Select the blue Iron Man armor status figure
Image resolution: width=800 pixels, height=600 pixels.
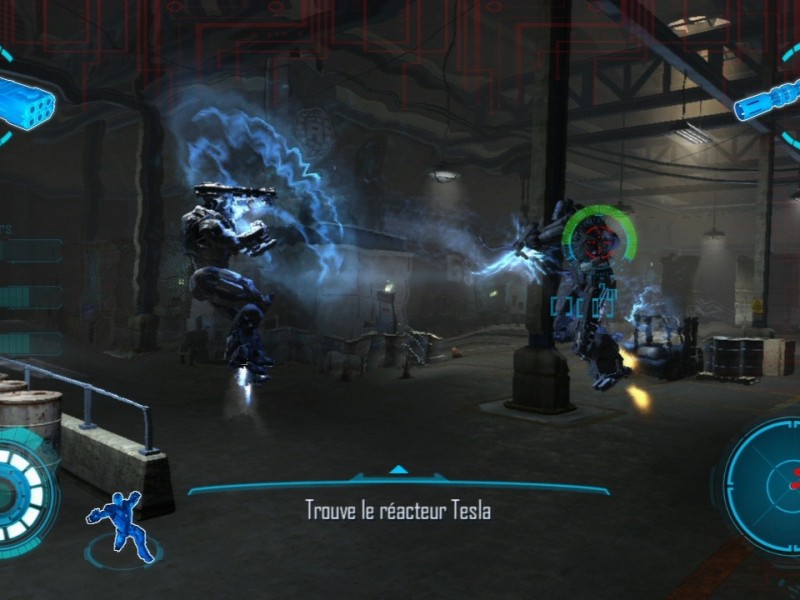(122, 524)
